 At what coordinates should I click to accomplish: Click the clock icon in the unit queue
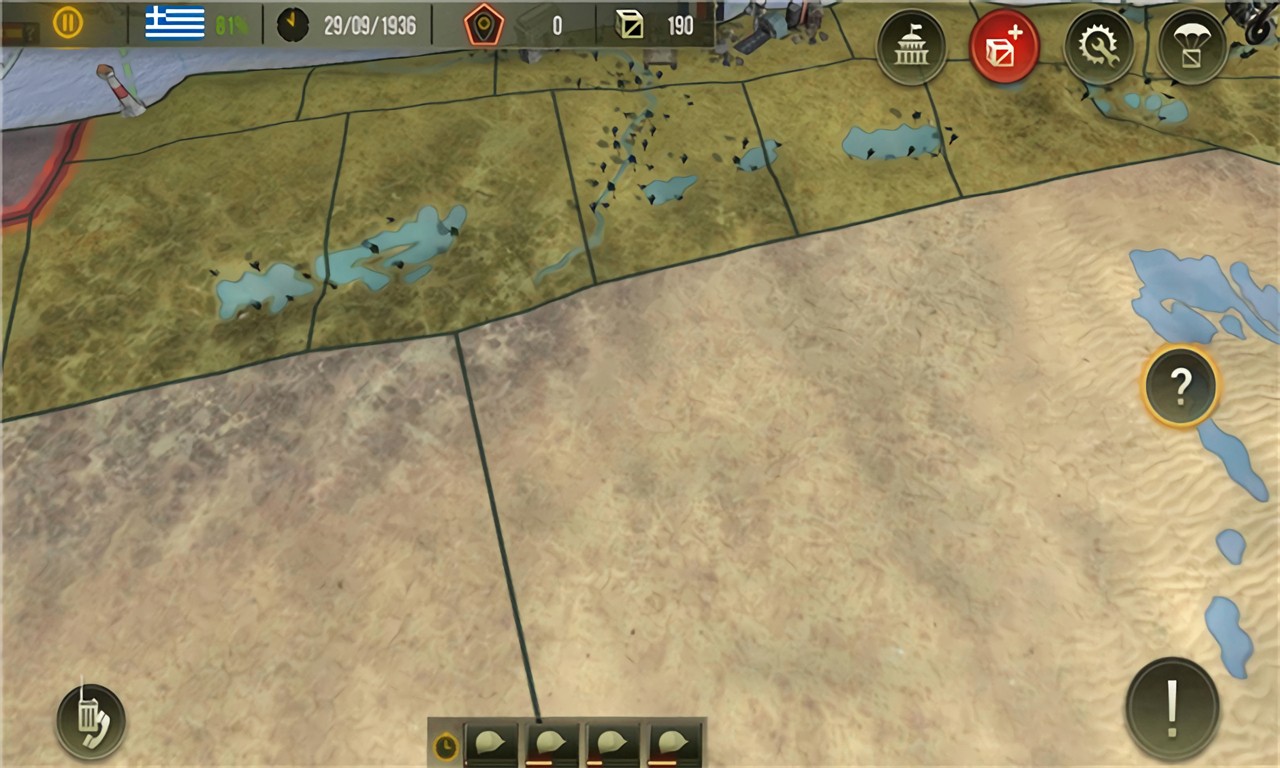(446, 745)
